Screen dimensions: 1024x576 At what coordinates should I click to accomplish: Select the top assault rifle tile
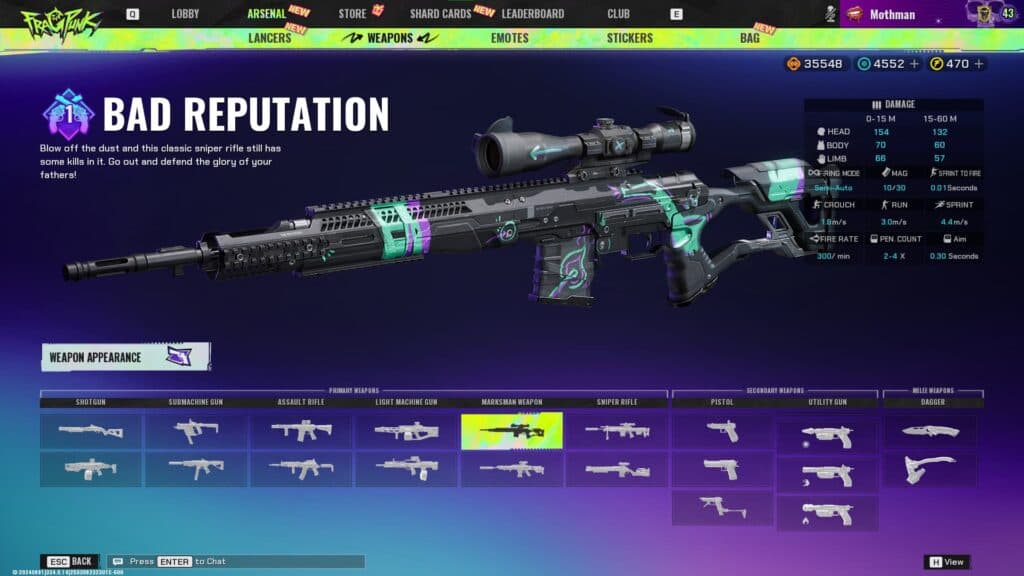301,431
